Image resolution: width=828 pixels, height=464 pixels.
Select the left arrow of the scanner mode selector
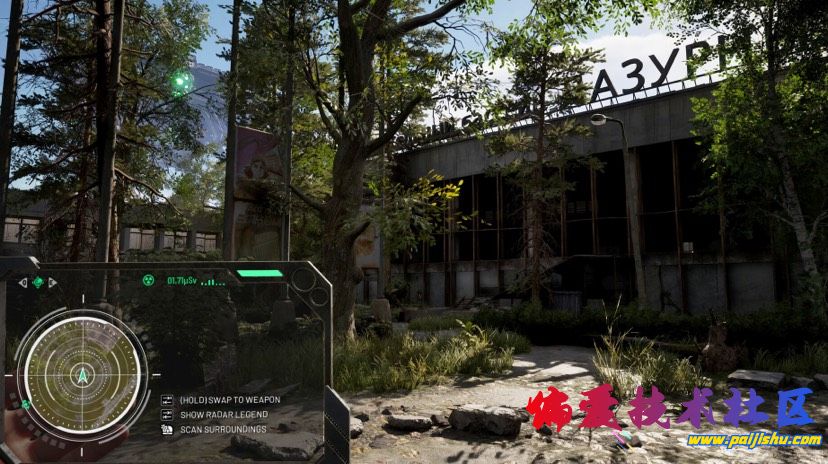pyautogui.click(x=22, y=283)
